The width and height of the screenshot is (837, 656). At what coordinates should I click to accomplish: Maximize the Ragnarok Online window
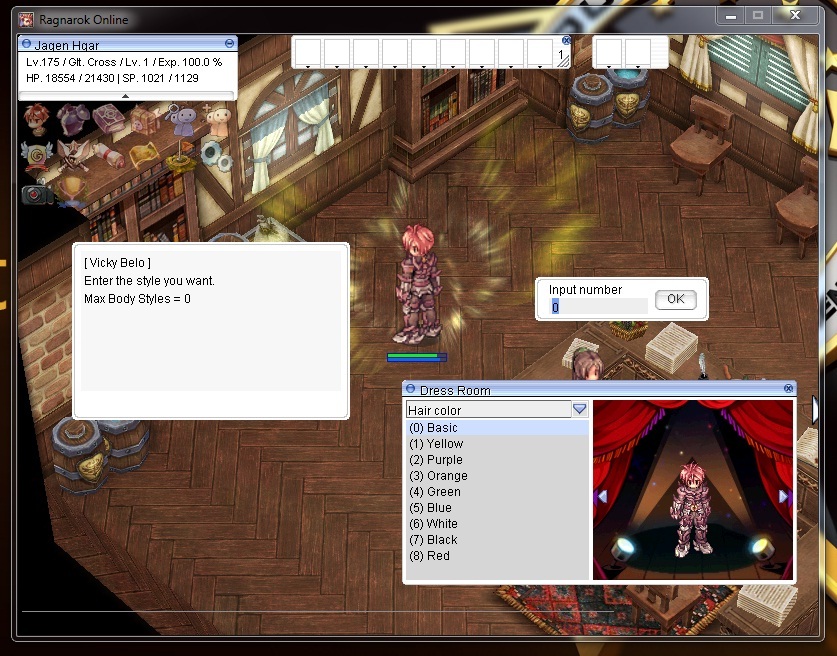tap(758, 15)
